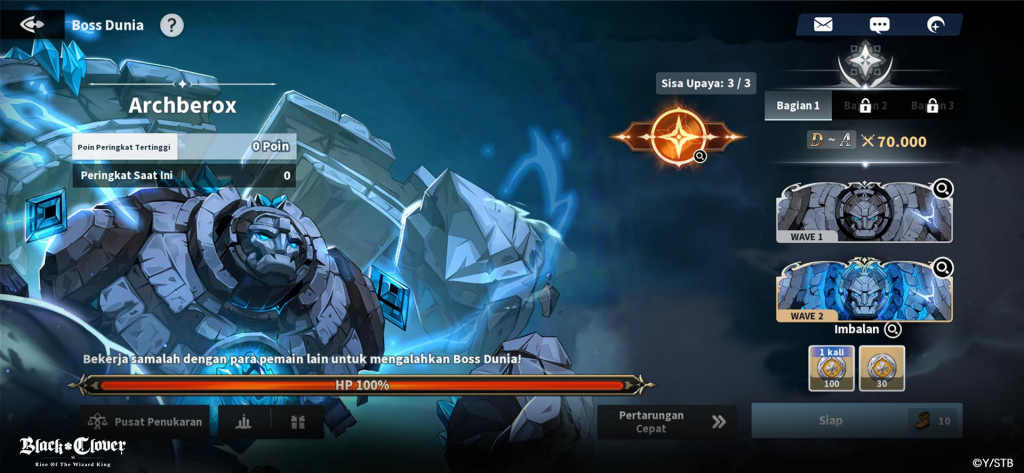Click the crescent moon star icon
The width and height of the screenshot is (1024, 473).
tap(935, 25)
